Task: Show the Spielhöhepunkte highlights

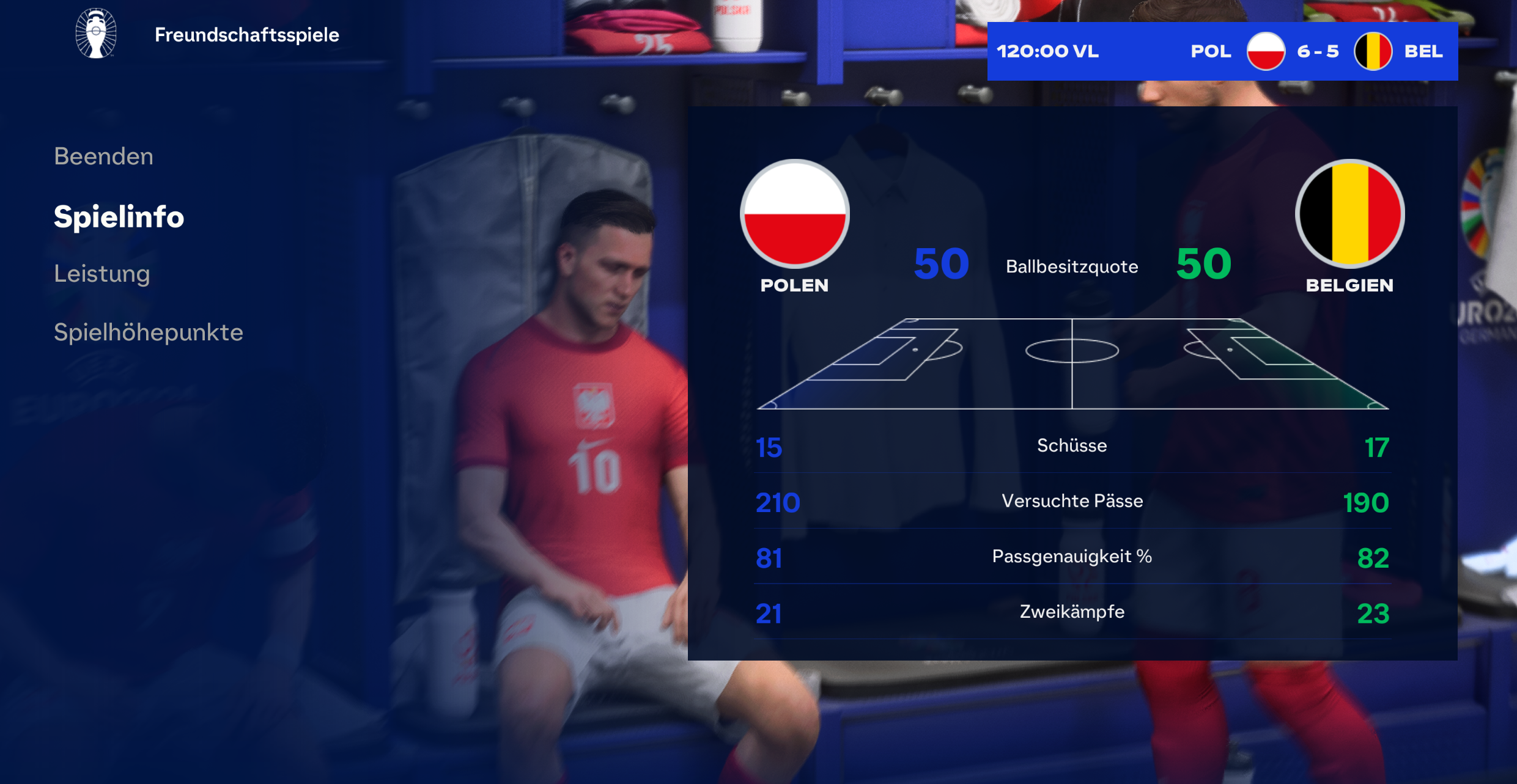Action: 148,332
